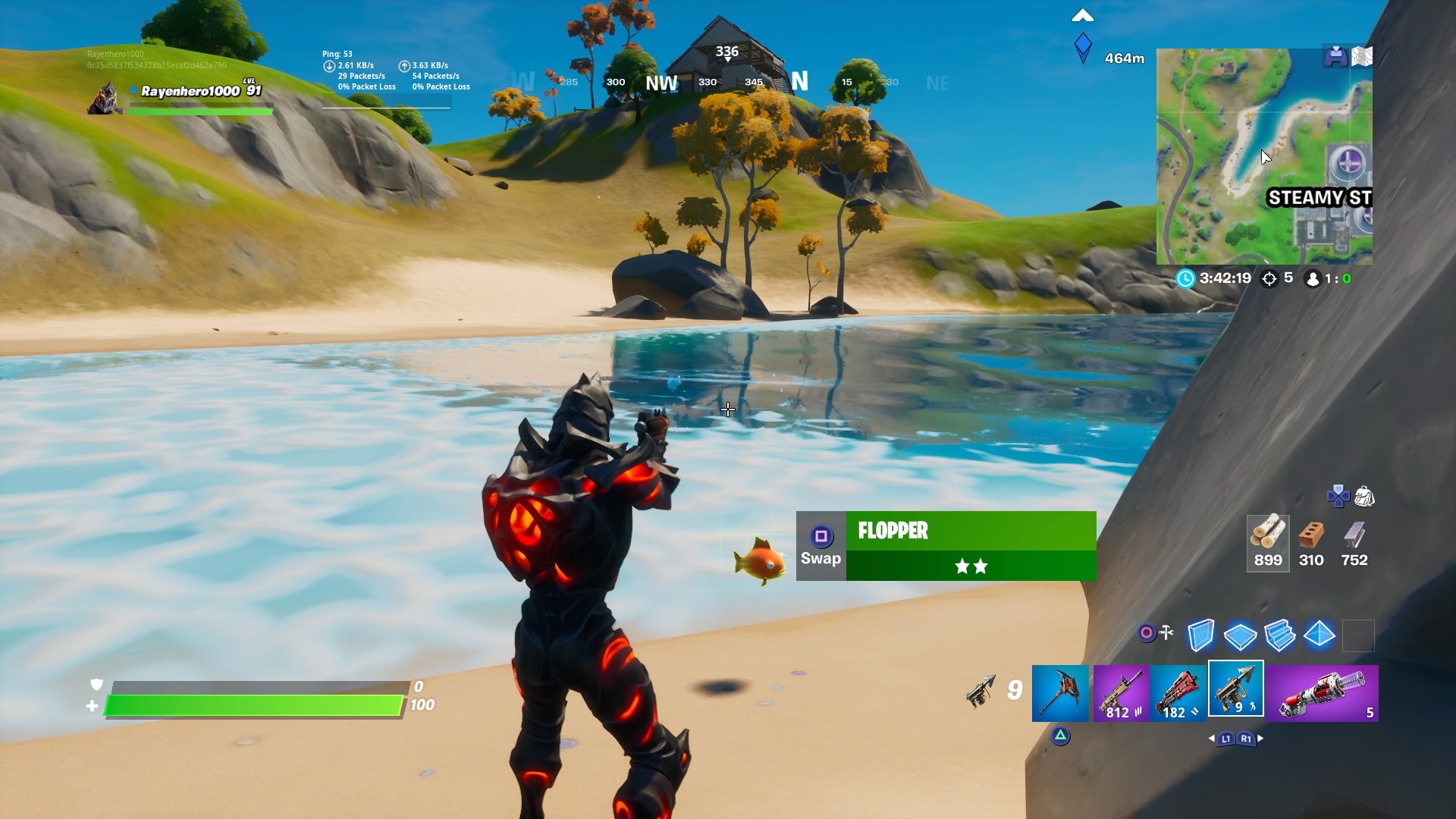Click the Rayenhero1000 player avatar icon
This screenshot has width=1456, height=819.
coord(105,99)
